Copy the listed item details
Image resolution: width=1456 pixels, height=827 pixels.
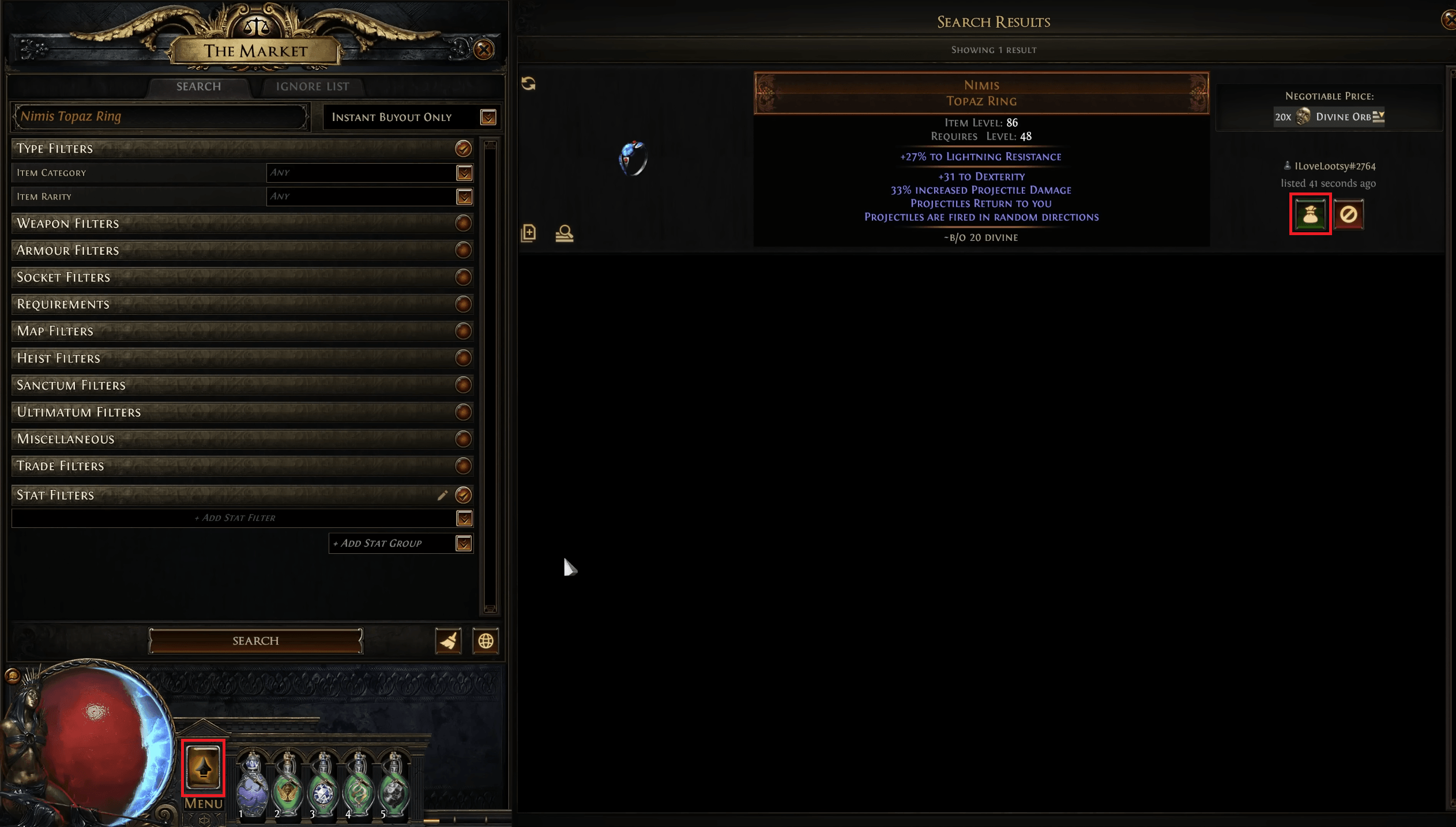[x=528, y=233]
